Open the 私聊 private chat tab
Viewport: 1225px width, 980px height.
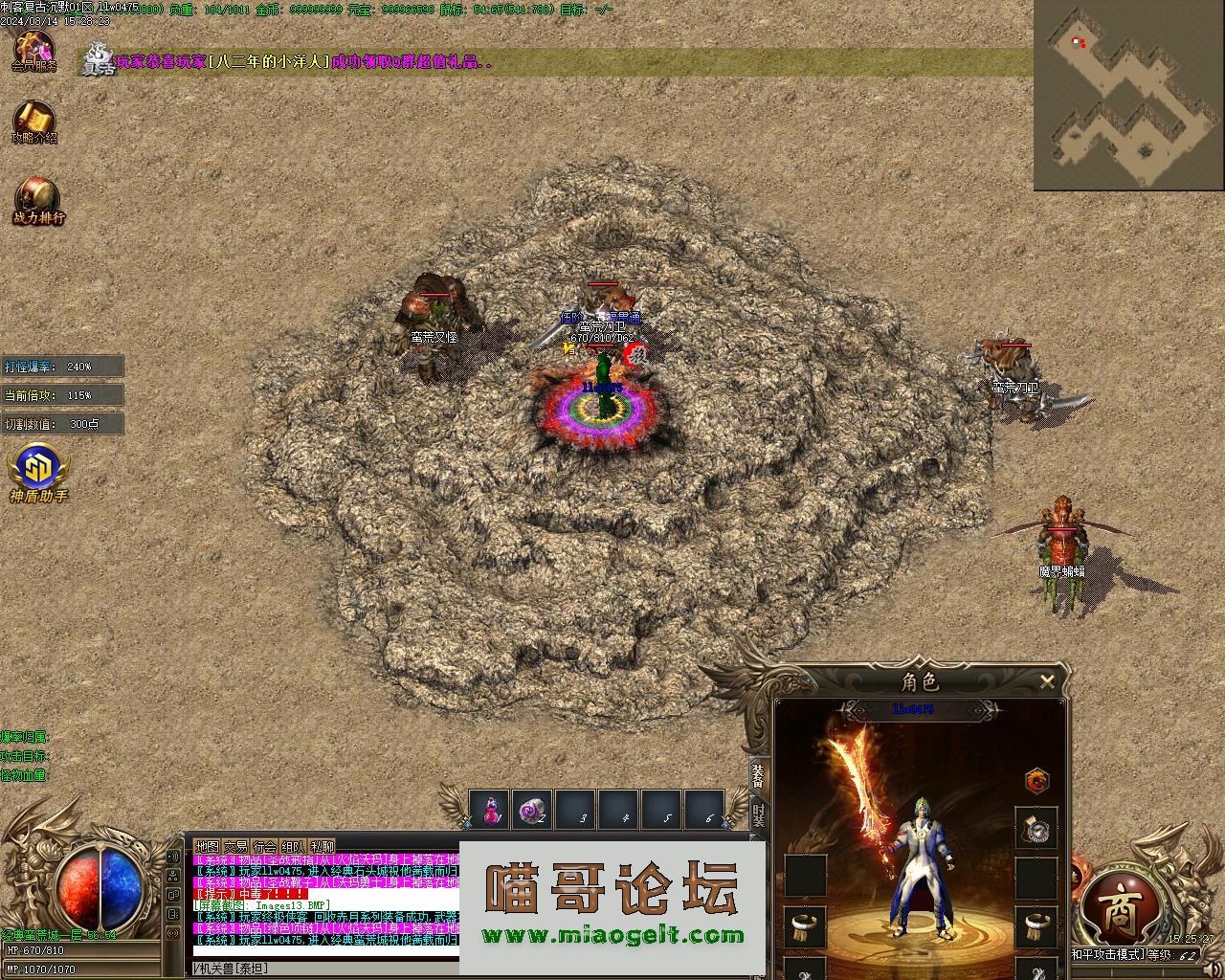pos(322,847)
